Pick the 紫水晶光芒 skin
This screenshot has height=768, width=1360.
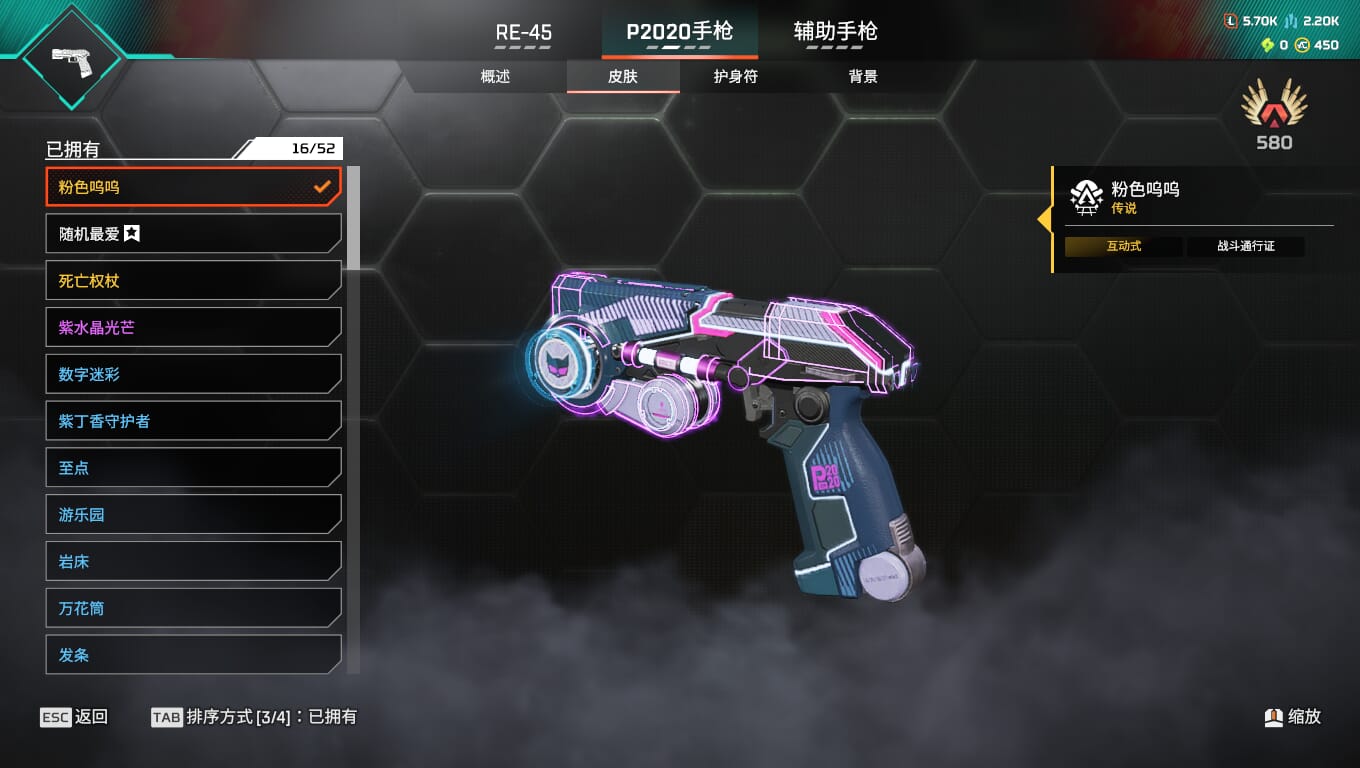[194, 327]
